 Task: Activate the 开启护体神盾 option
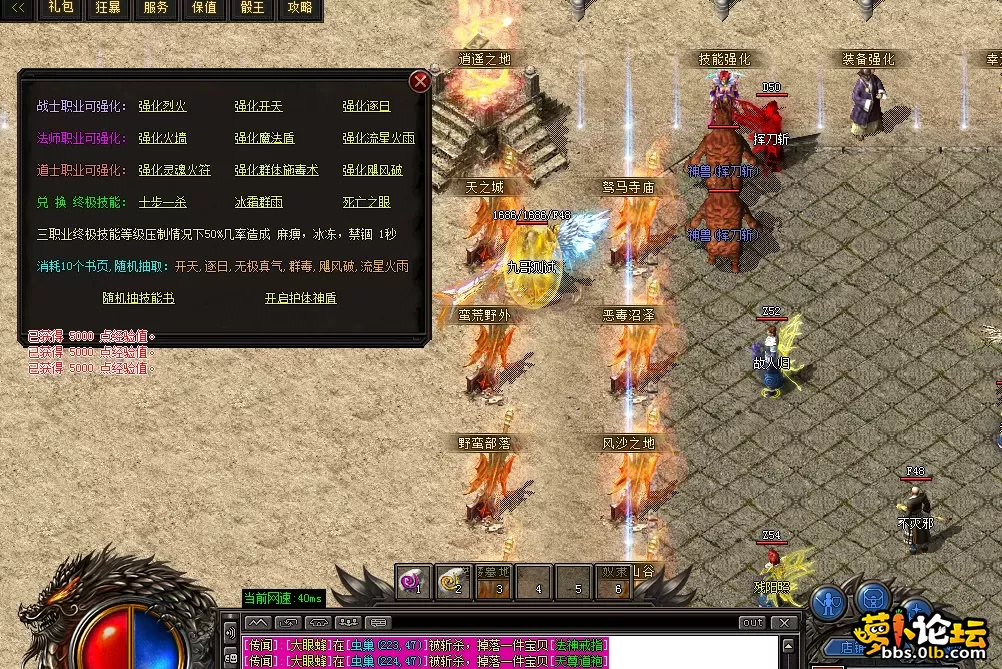point(300,298)
